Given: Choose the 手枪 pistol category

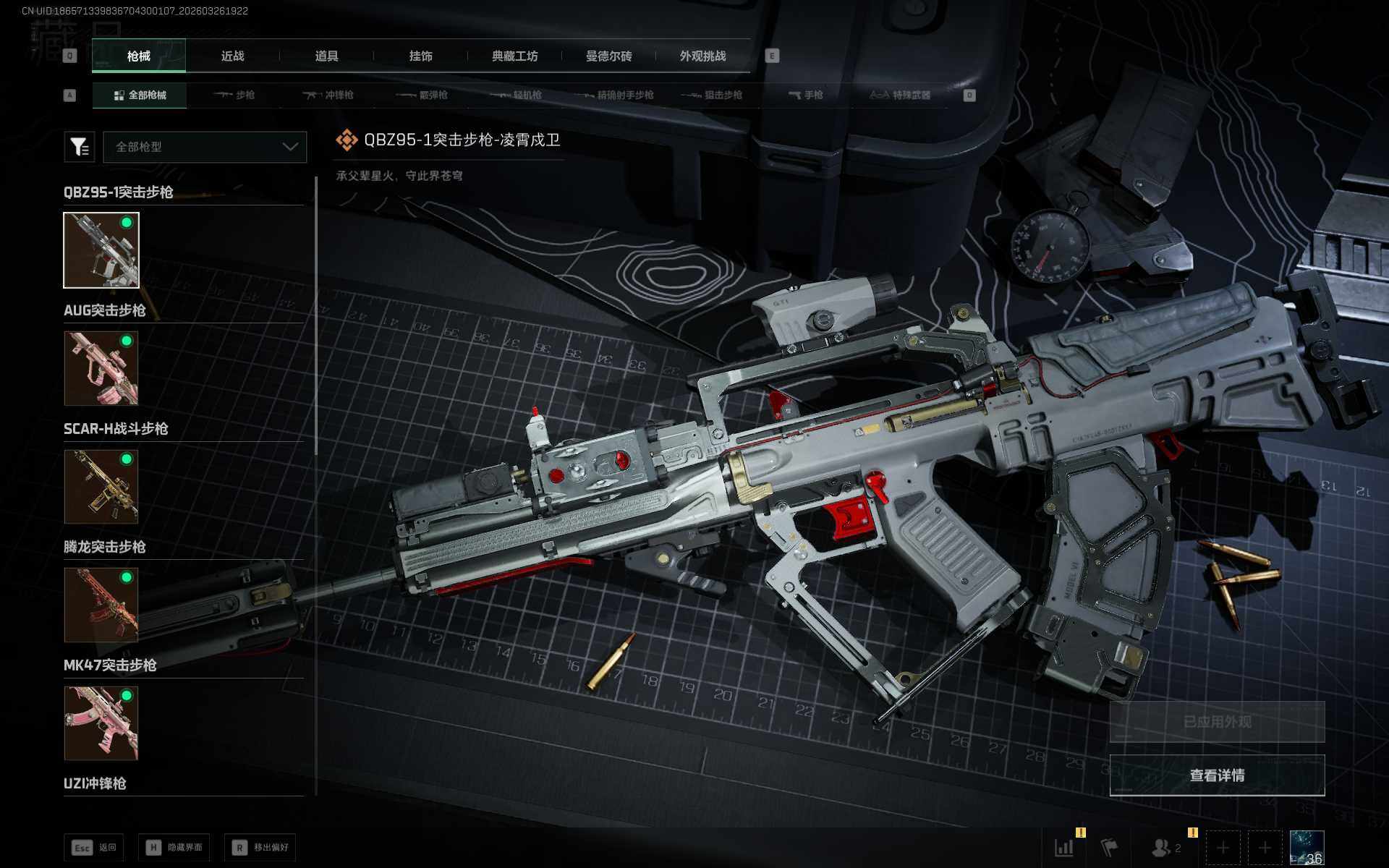Looking at the screenshot, I should pyautogui.click(x=806, y=95).
